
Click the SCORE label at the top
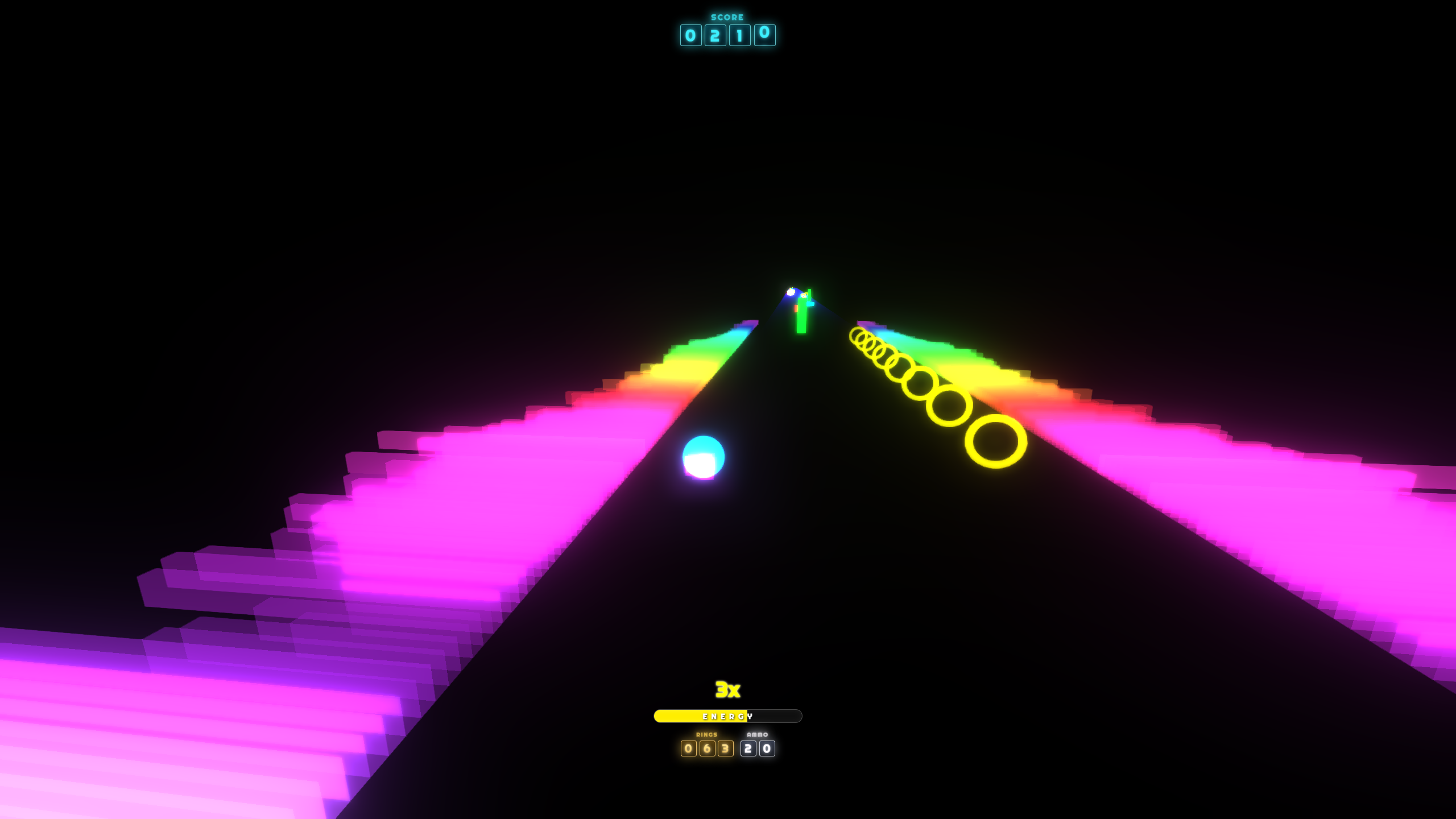[727, 16]
